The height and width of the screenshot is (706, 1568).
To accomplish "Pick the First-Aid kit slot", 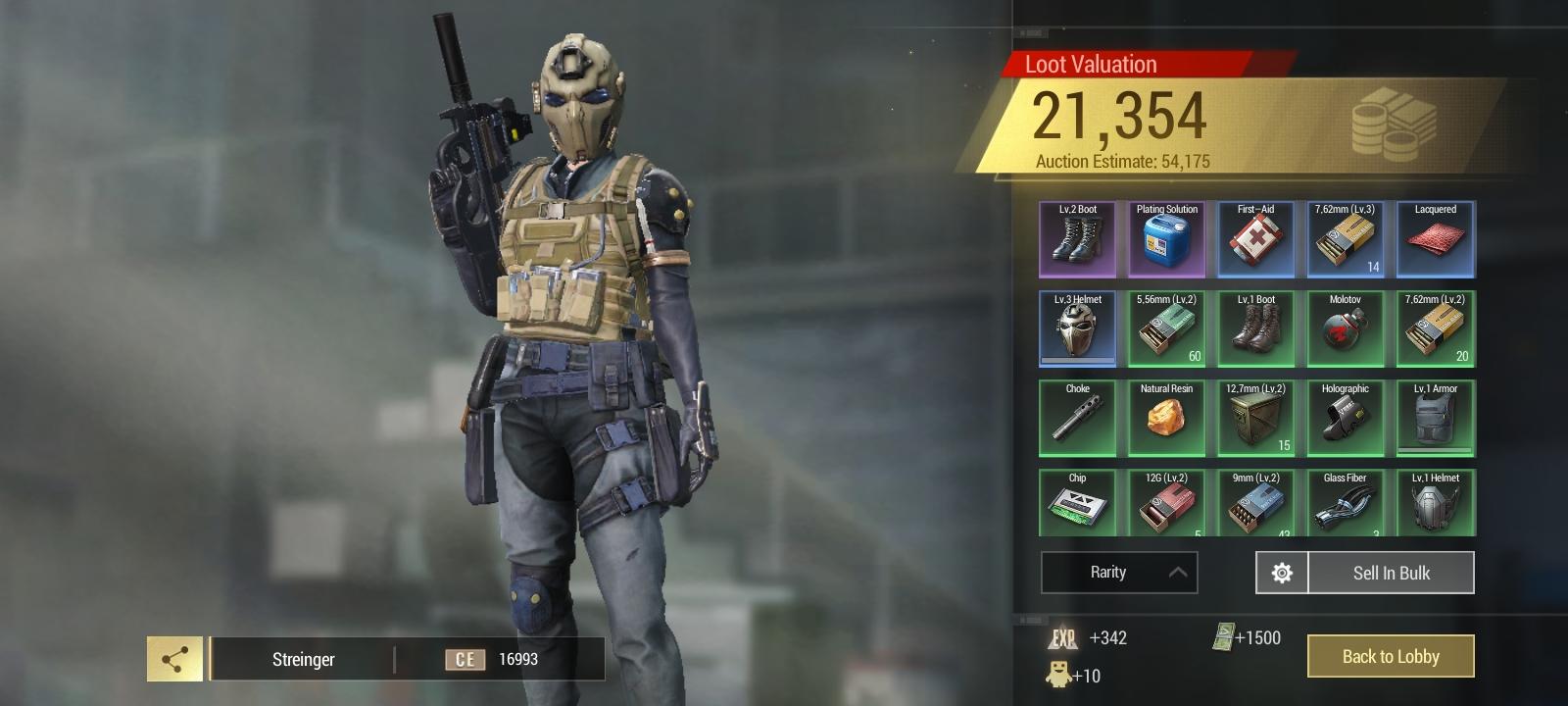I will click(x=1255, y=239).
